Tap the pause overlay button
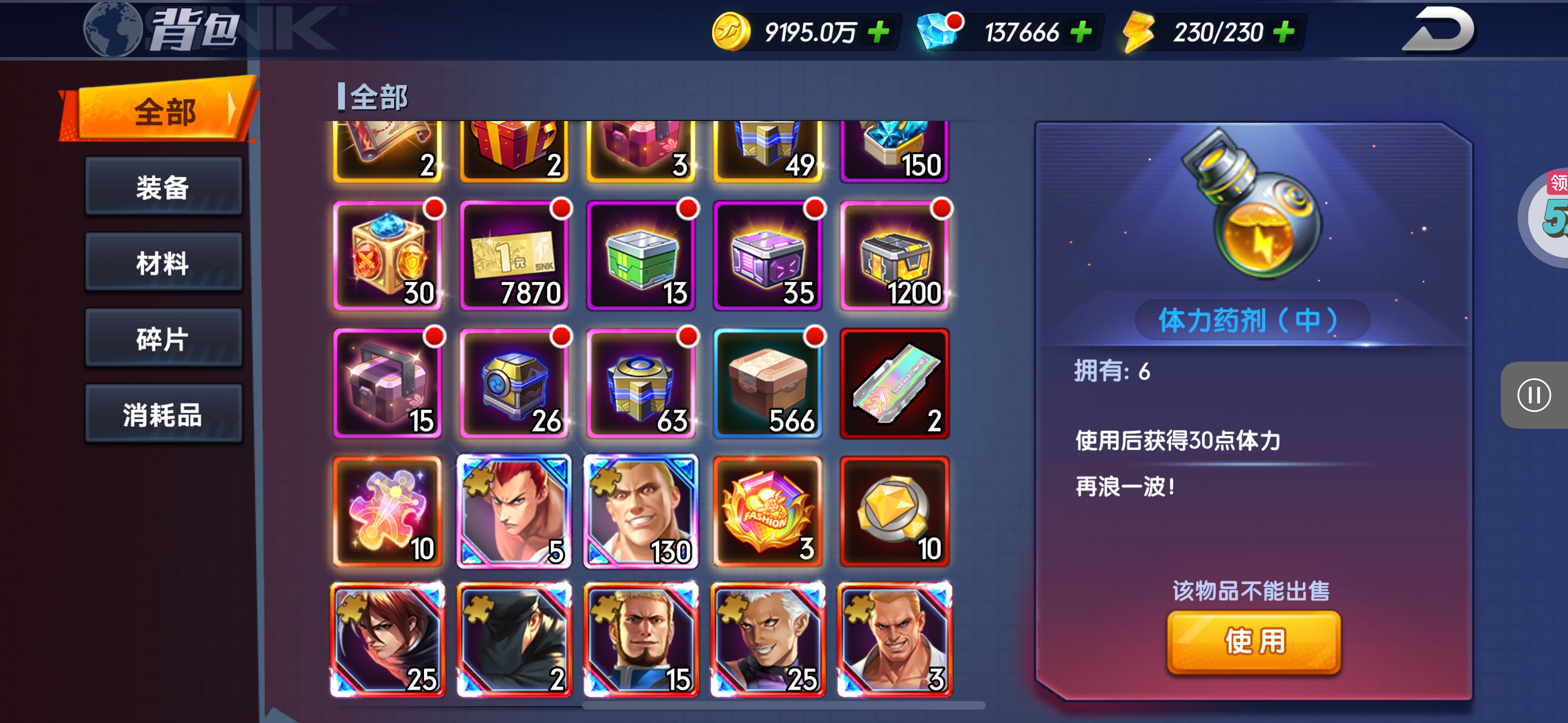1568x723 pixels. (1533, 396)
